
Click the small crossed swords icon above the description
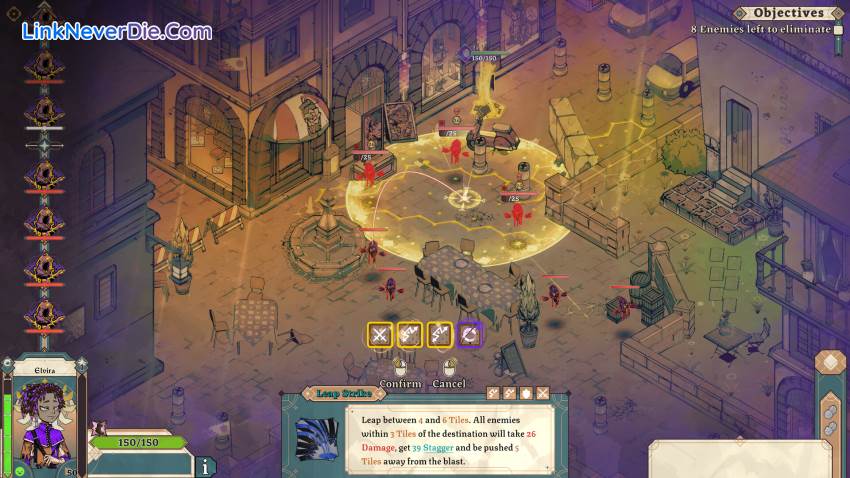[543, 394]
